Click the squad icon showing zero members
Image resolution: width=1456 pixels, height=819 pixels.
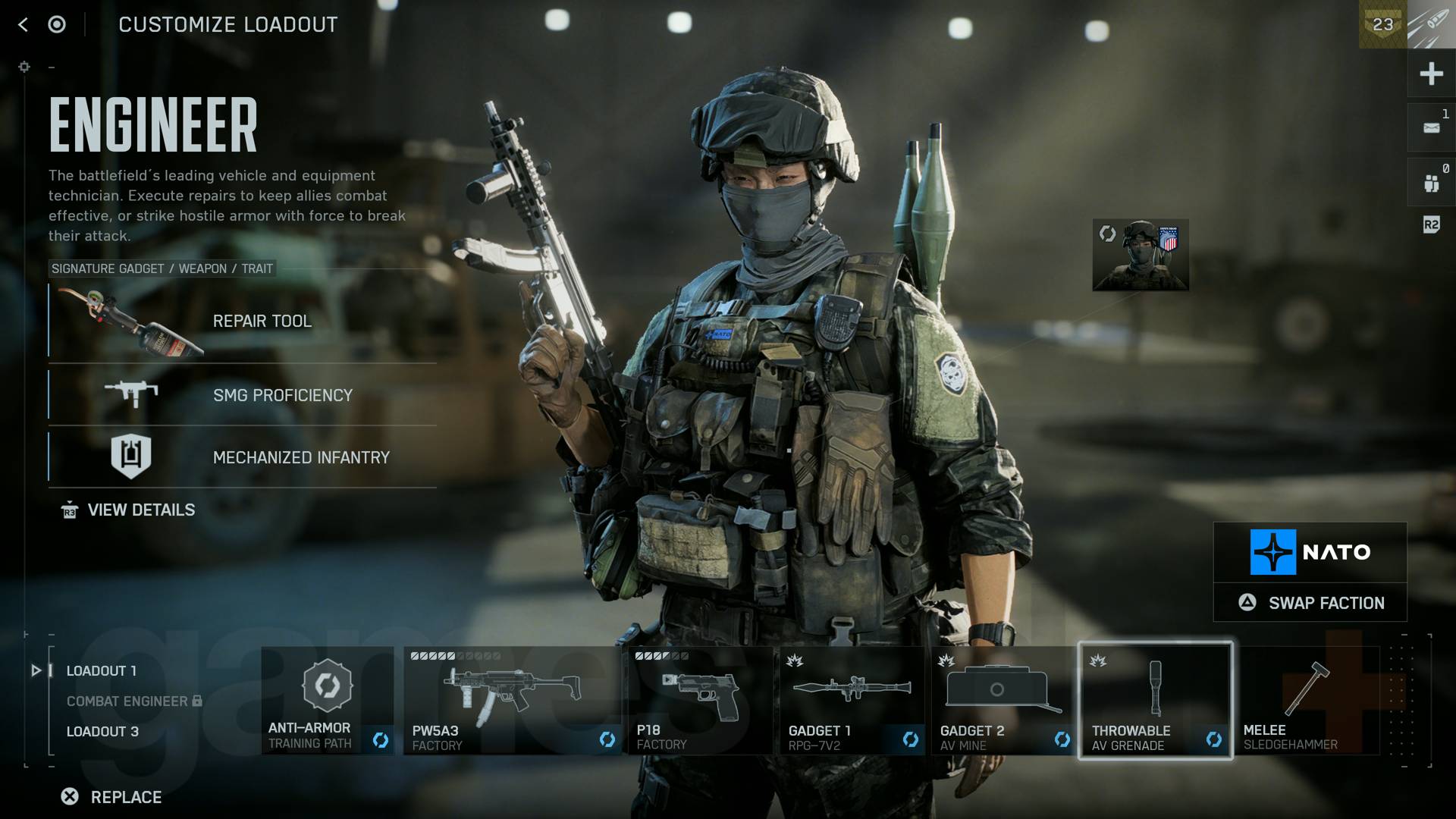(x=1430, y=181)
